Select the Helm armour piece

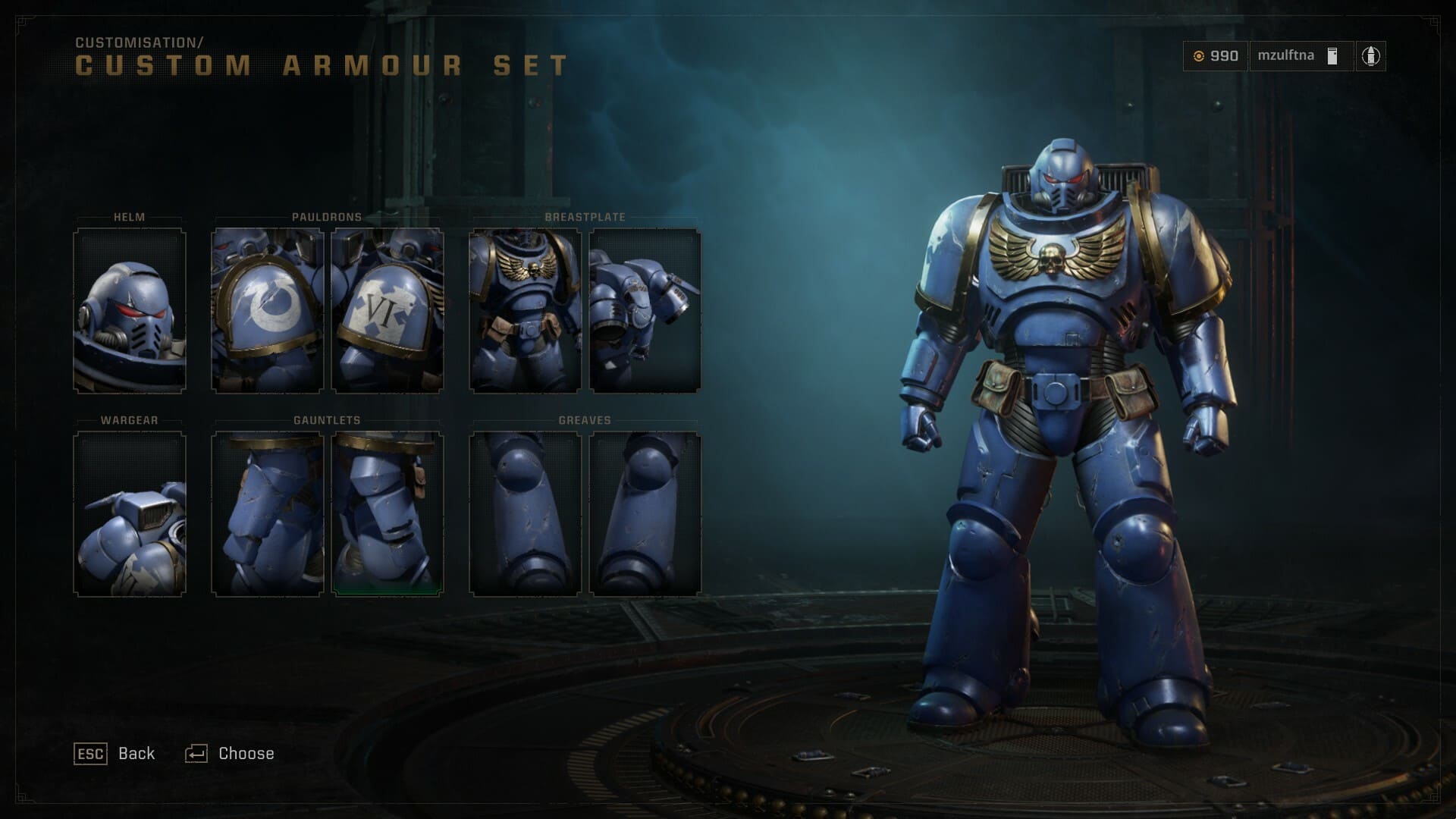(x=129, y=311)
